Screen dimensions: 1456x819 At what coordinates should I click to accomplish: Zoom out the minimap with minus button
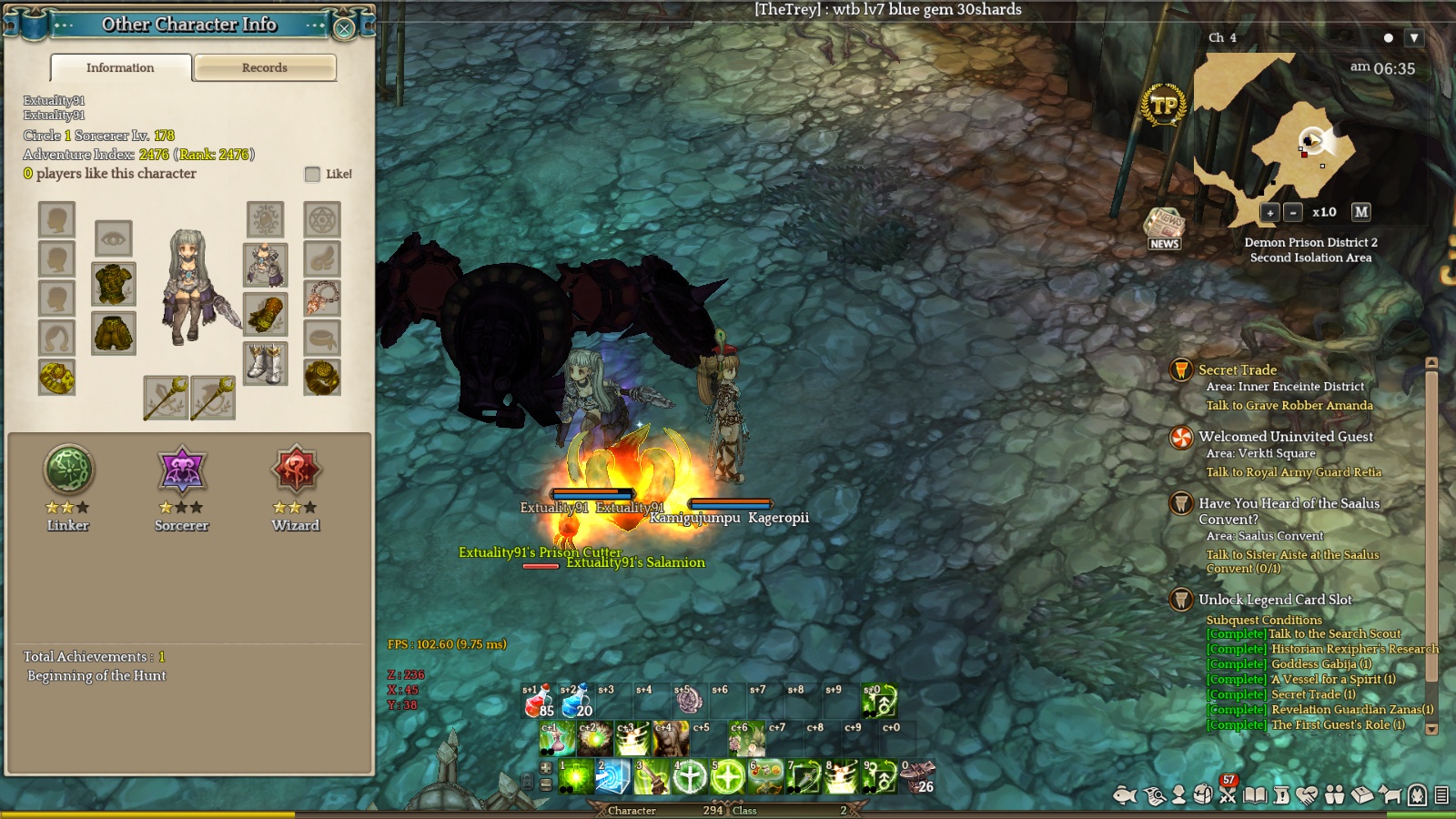[1293, 212]
